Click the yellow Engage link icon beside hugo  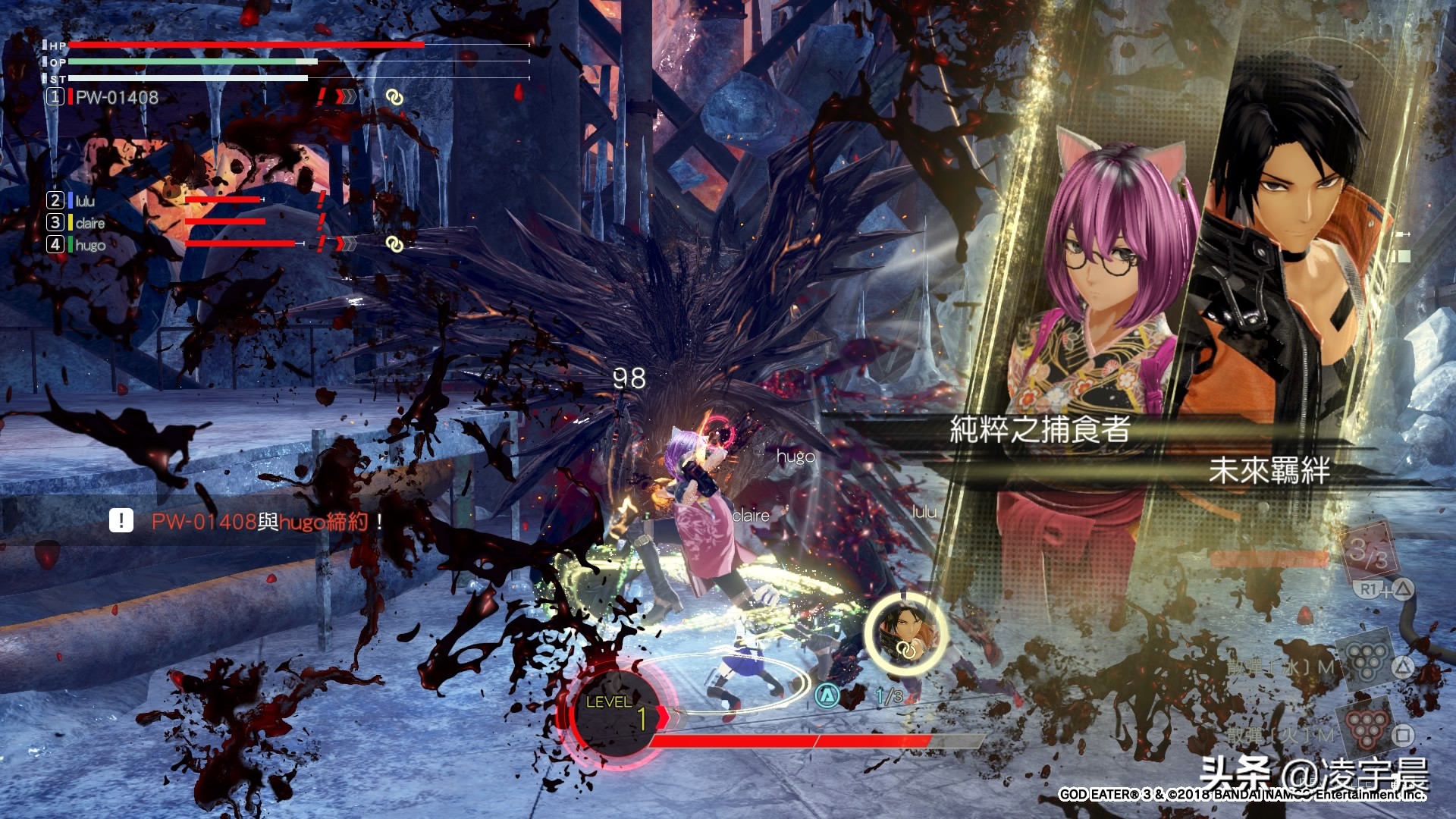pyautogui.click(x=393, y=244)
